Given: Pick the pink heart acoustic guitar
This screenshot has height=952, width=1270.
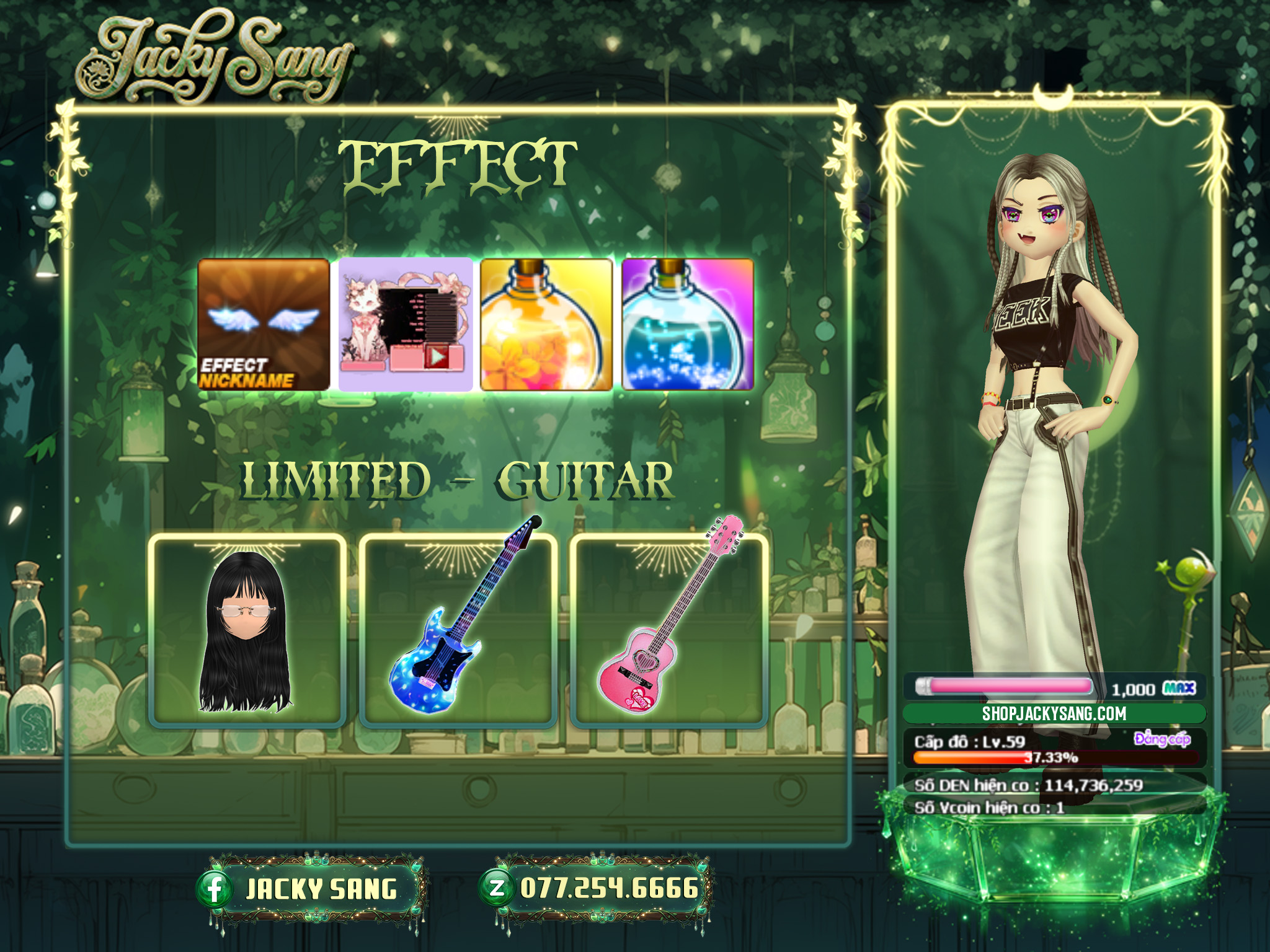Looking at the screenshot, I should coord(668,630).
